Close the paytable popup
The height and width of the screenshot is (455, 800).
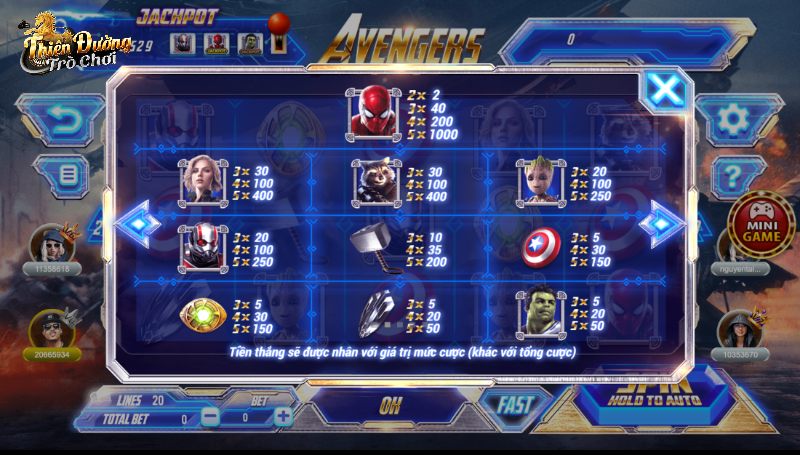coord(665,90)
